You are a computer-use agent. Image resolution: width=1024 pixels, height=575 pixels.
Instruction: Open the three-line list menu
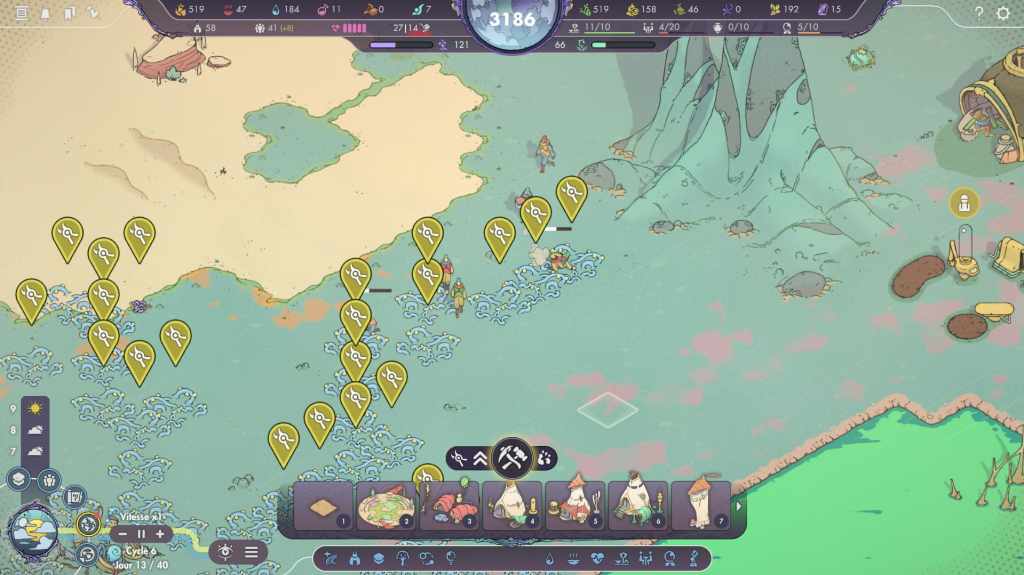(251, 551)
